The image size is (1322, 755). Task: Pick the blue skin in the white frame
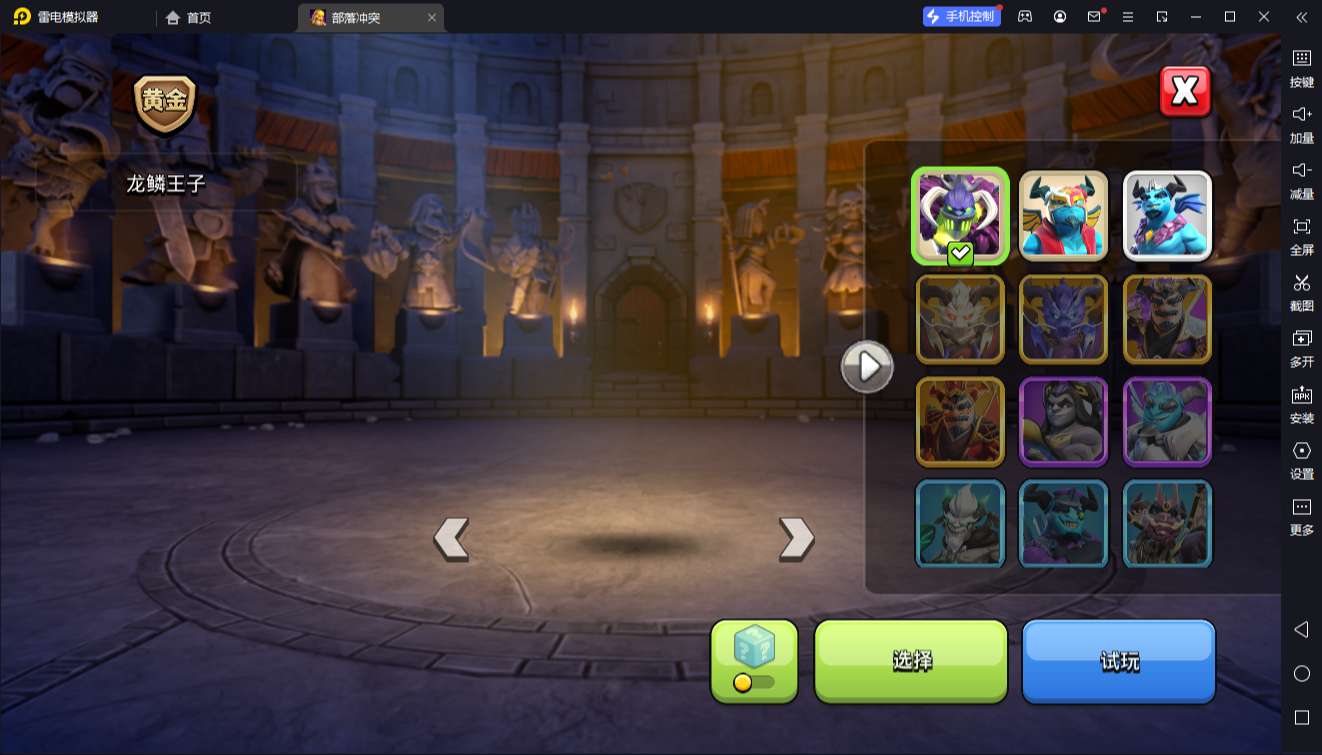coord(1167,216)
